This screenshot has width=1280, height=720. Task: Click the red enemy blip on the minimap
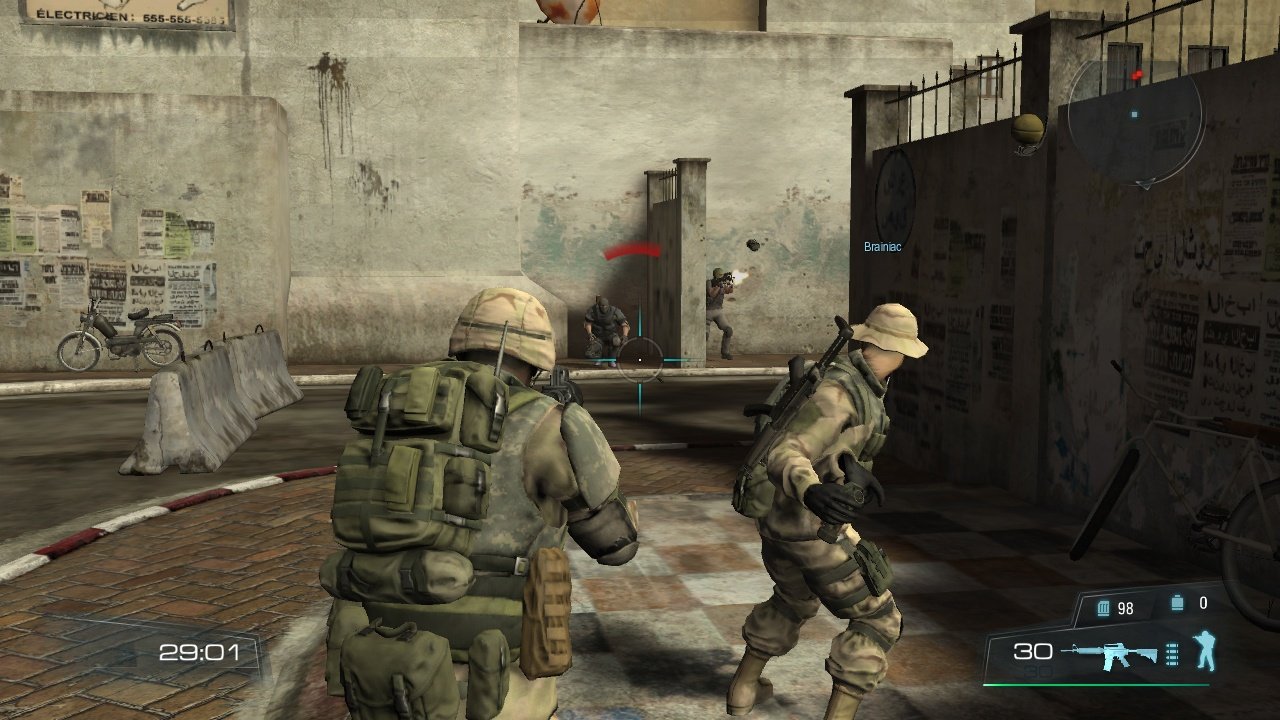pyautogui.click(x=1137, y=74)
